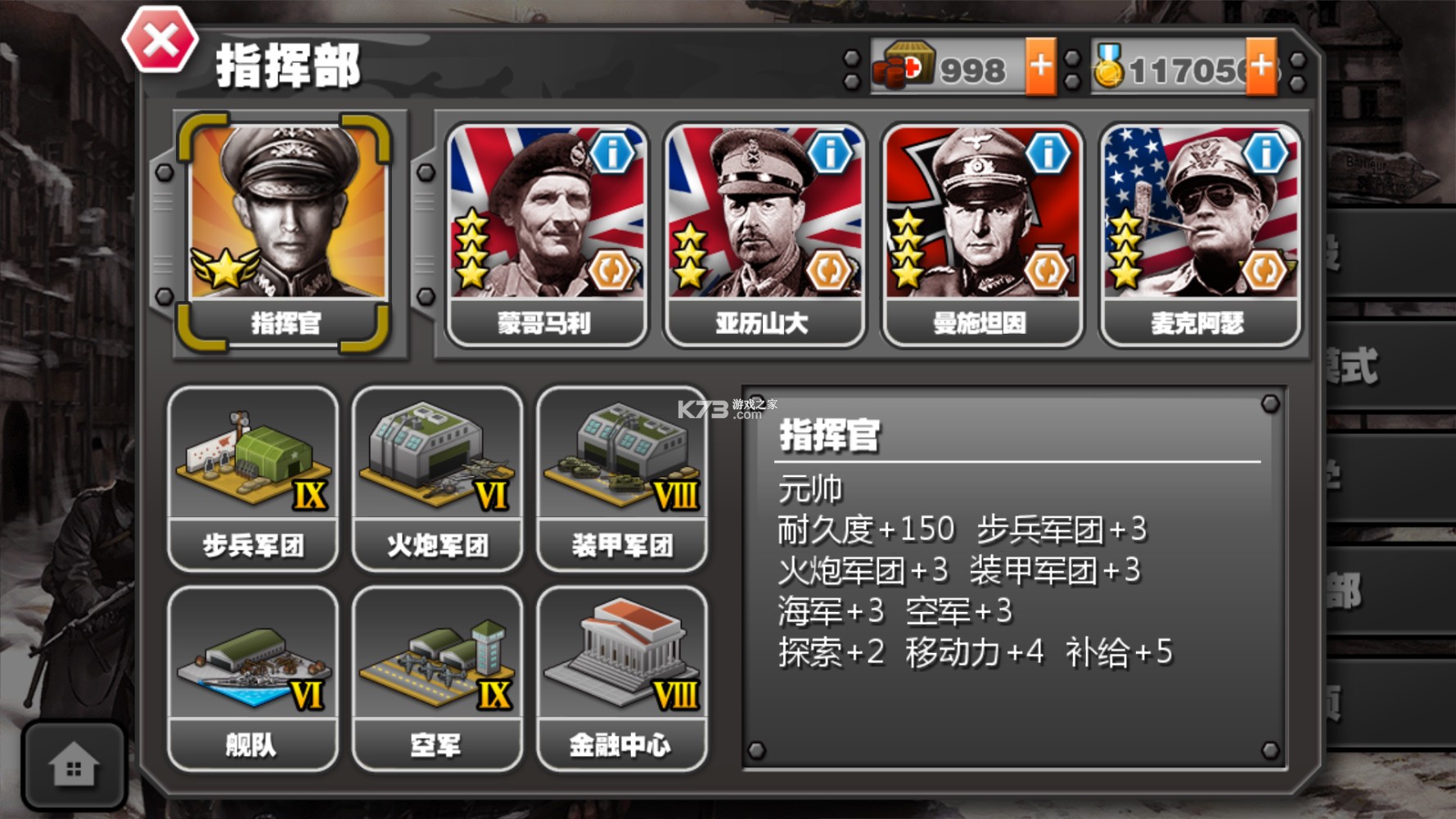The image size is (1456, 819).
Task: Close the 指挥部 command panel
Action: [160, 38]
